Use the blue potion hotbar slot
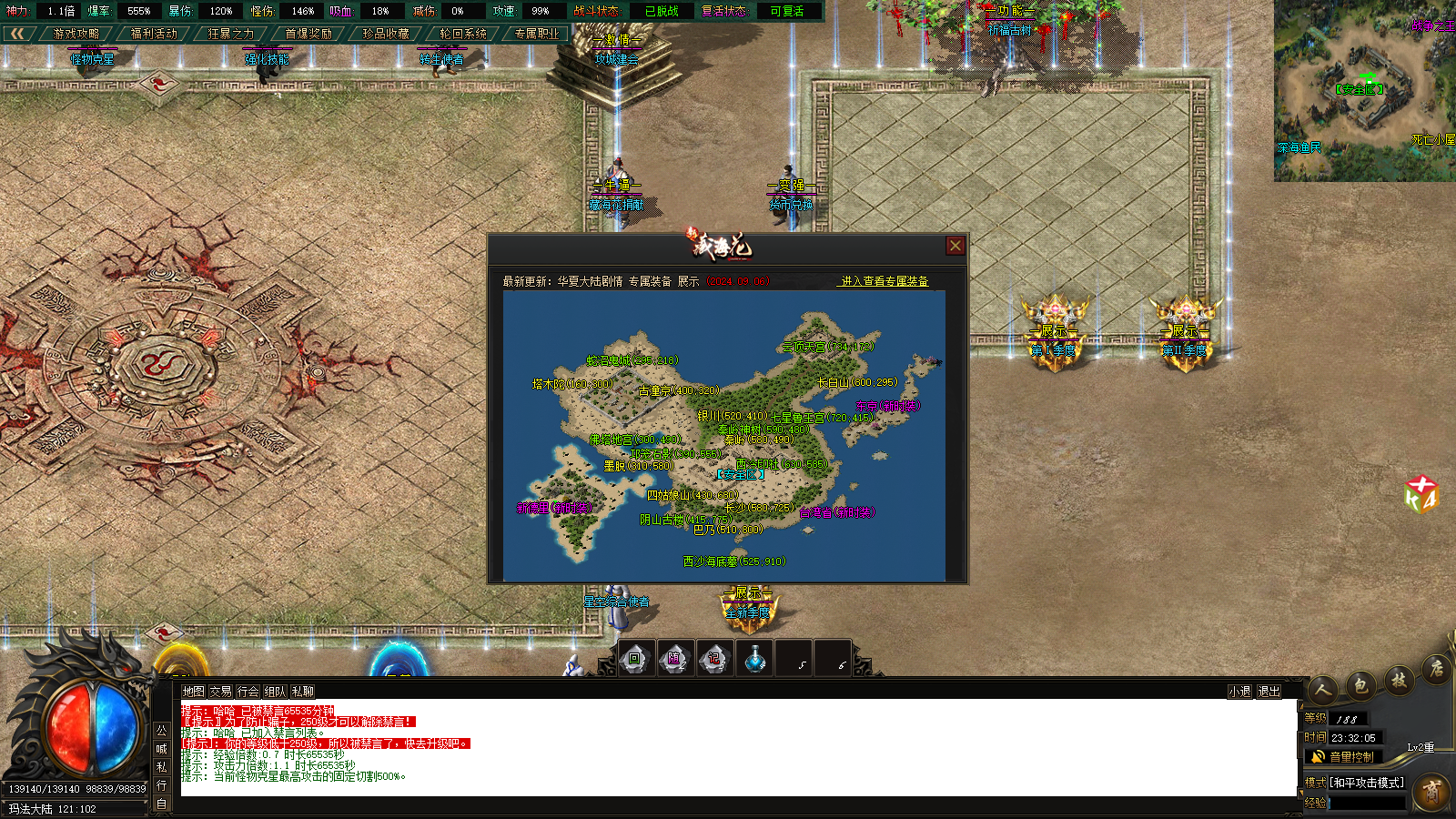 click(754, 659)
